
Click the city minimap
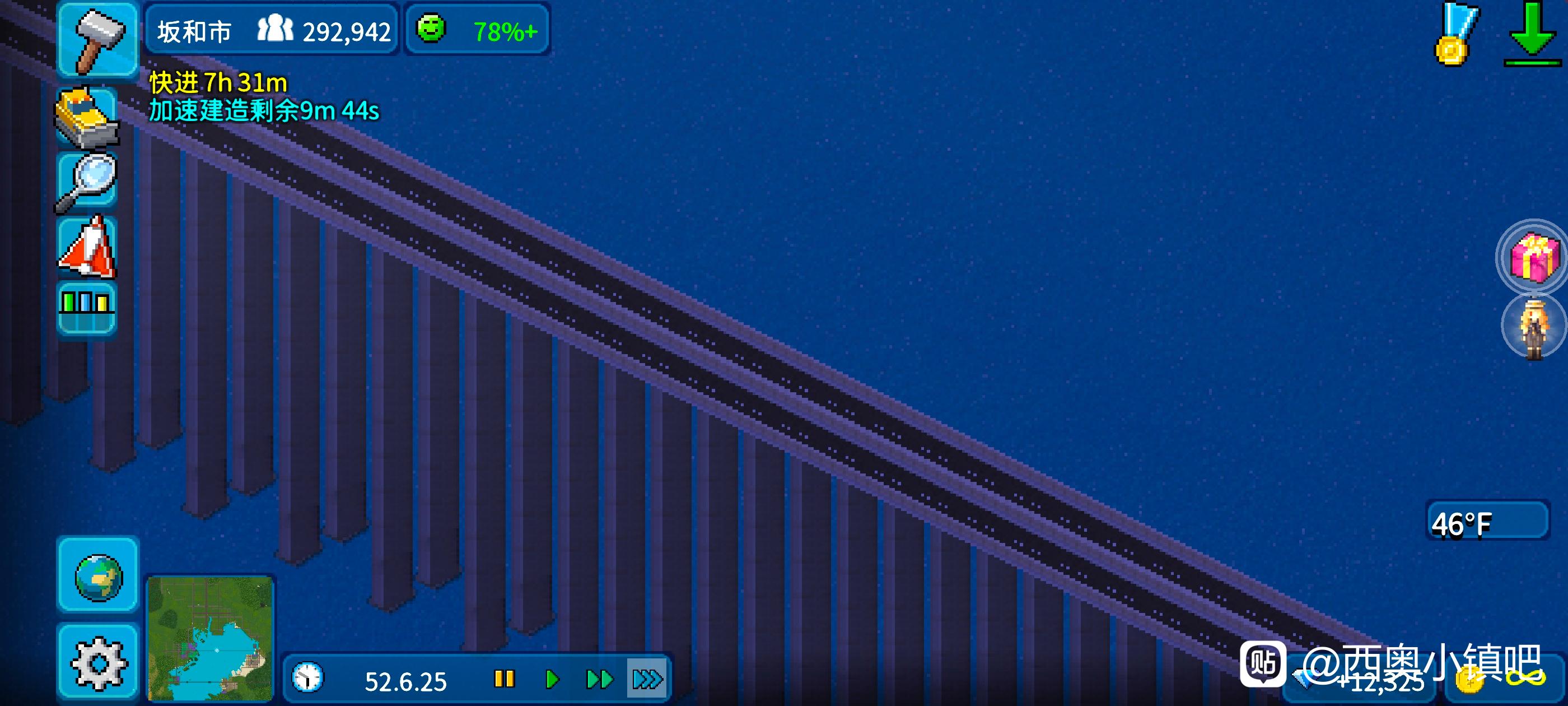(210, 638)
